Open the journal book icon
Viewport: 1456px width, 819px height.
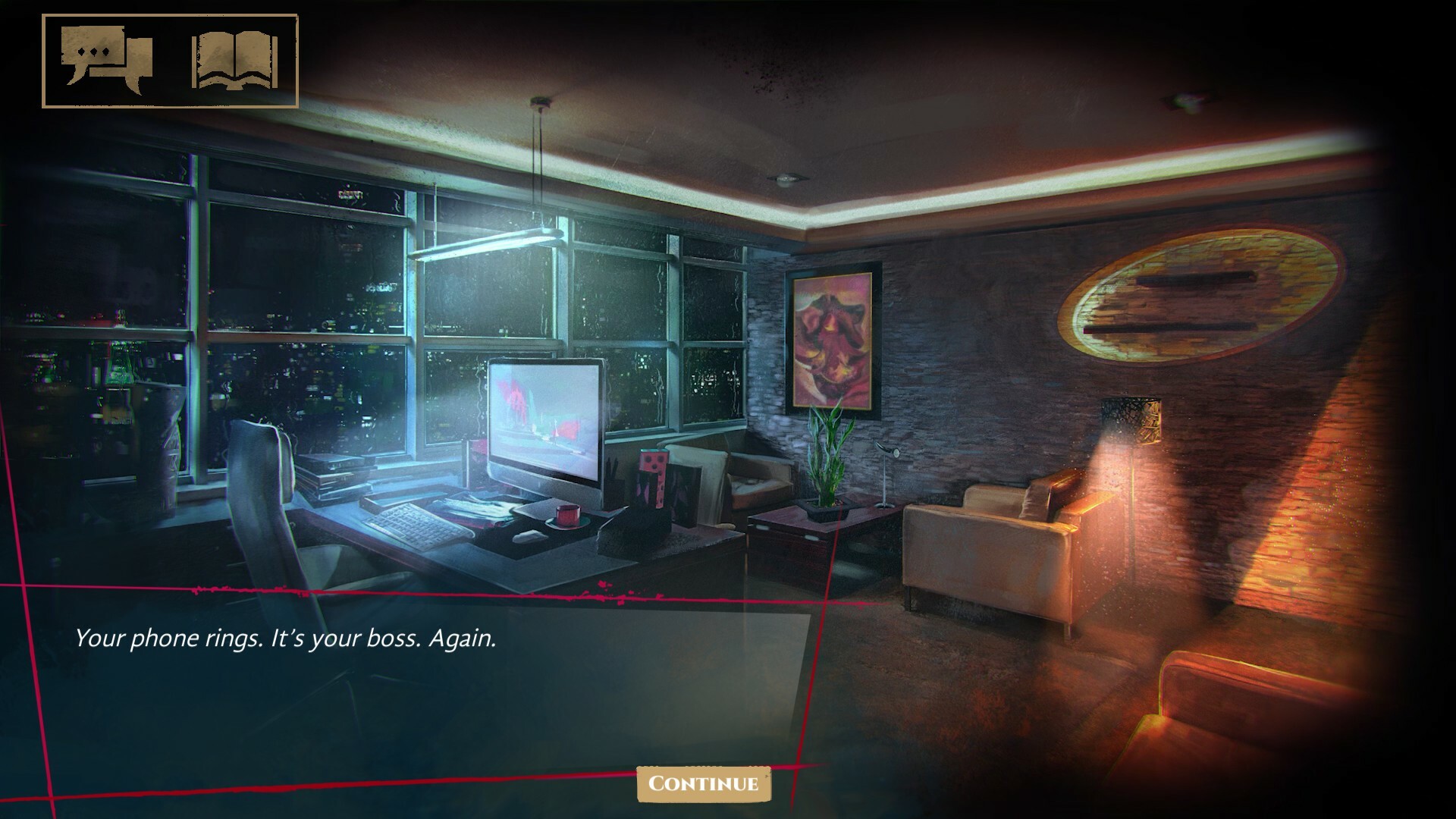pyautogui.click(x=235, y=61)
